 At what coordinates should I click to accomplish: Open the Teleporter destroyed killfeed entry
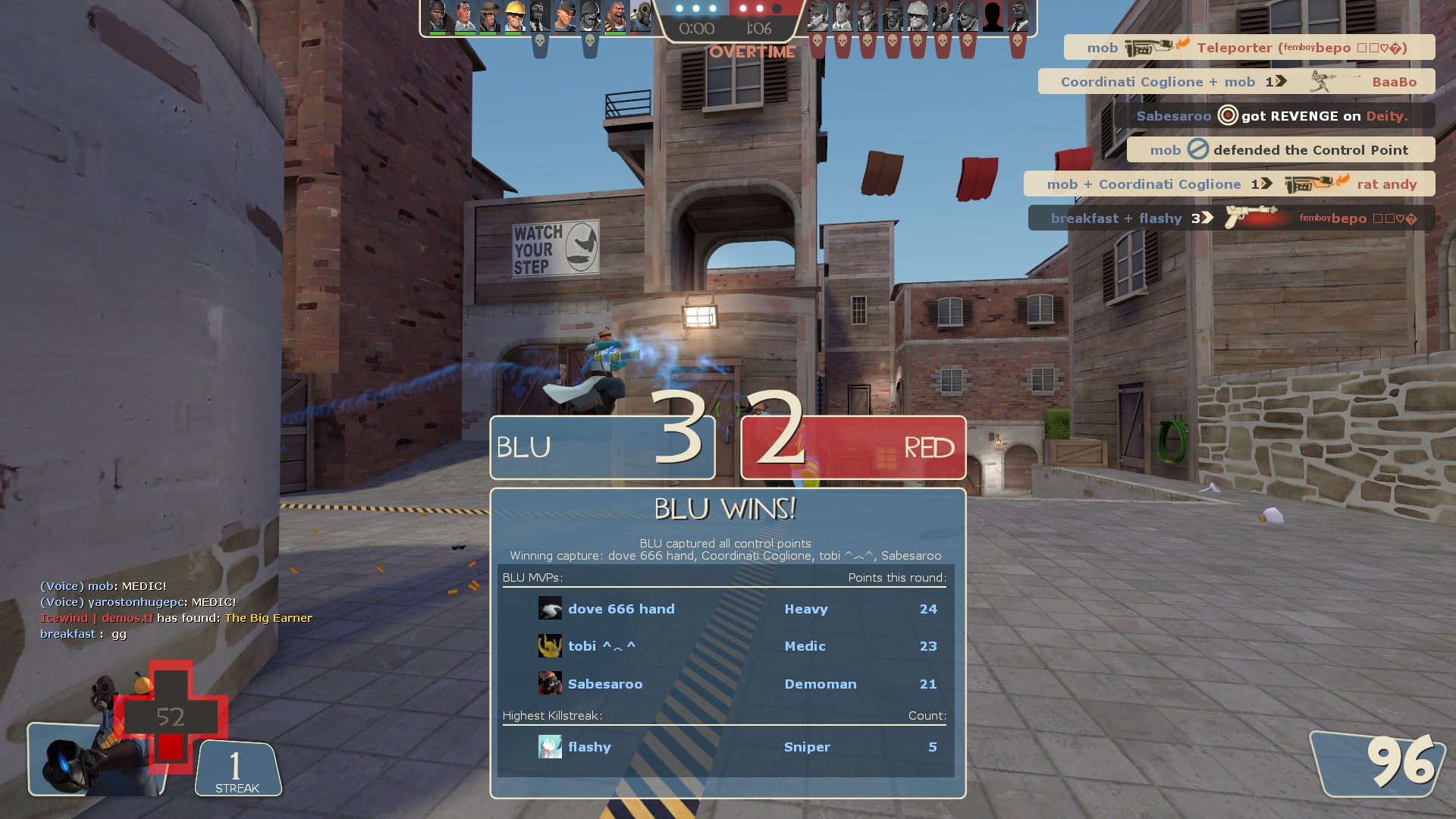1248,48
